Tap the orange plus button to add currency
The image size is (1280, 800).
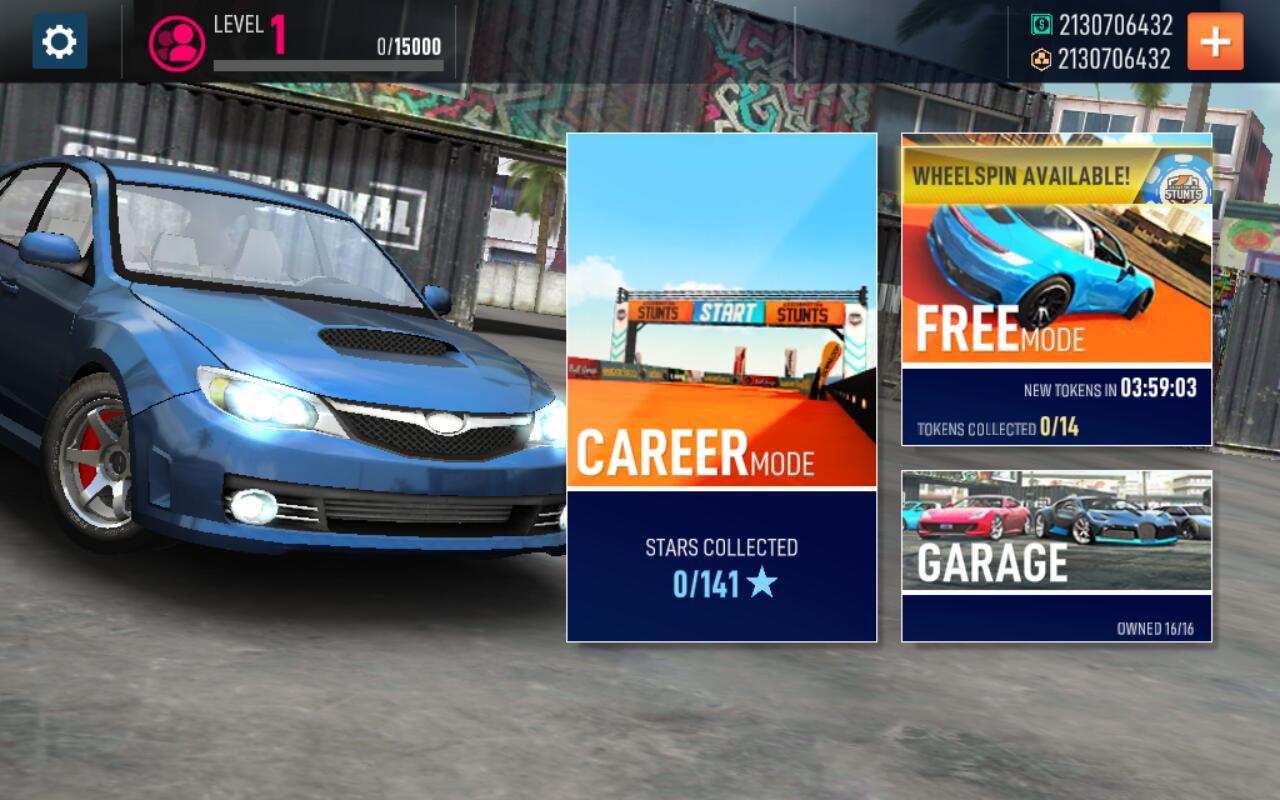coord(1215,42)
